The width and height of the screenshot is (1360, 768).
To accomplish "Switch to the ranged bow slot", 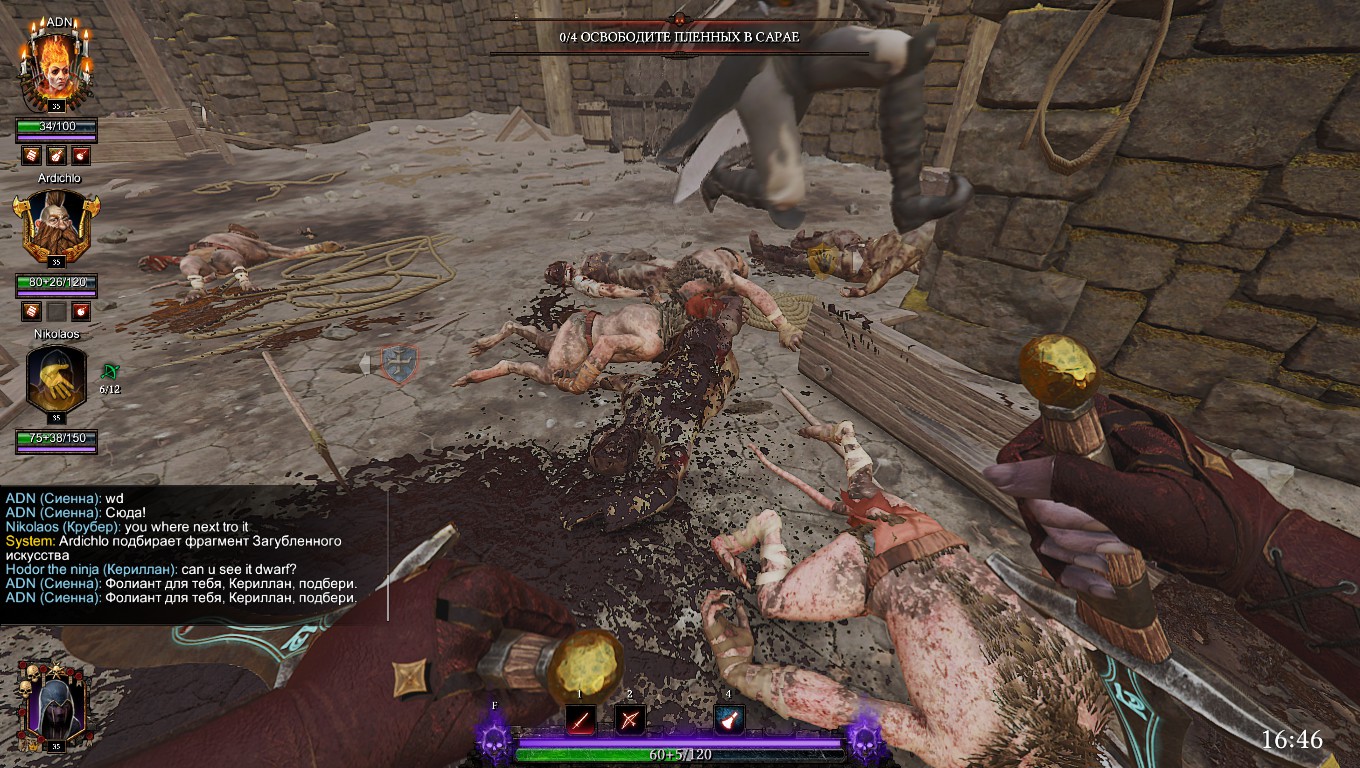I will pos(629,719).
